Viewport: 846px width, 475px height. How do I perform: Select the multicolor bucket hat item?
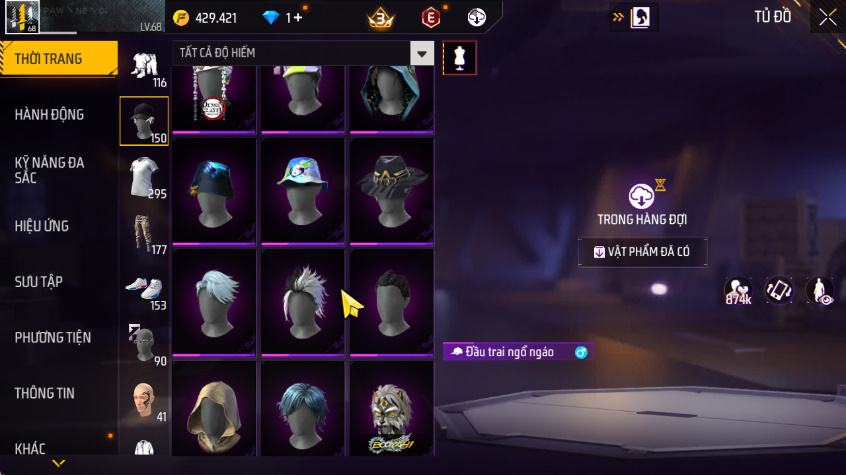pos(303,188)
